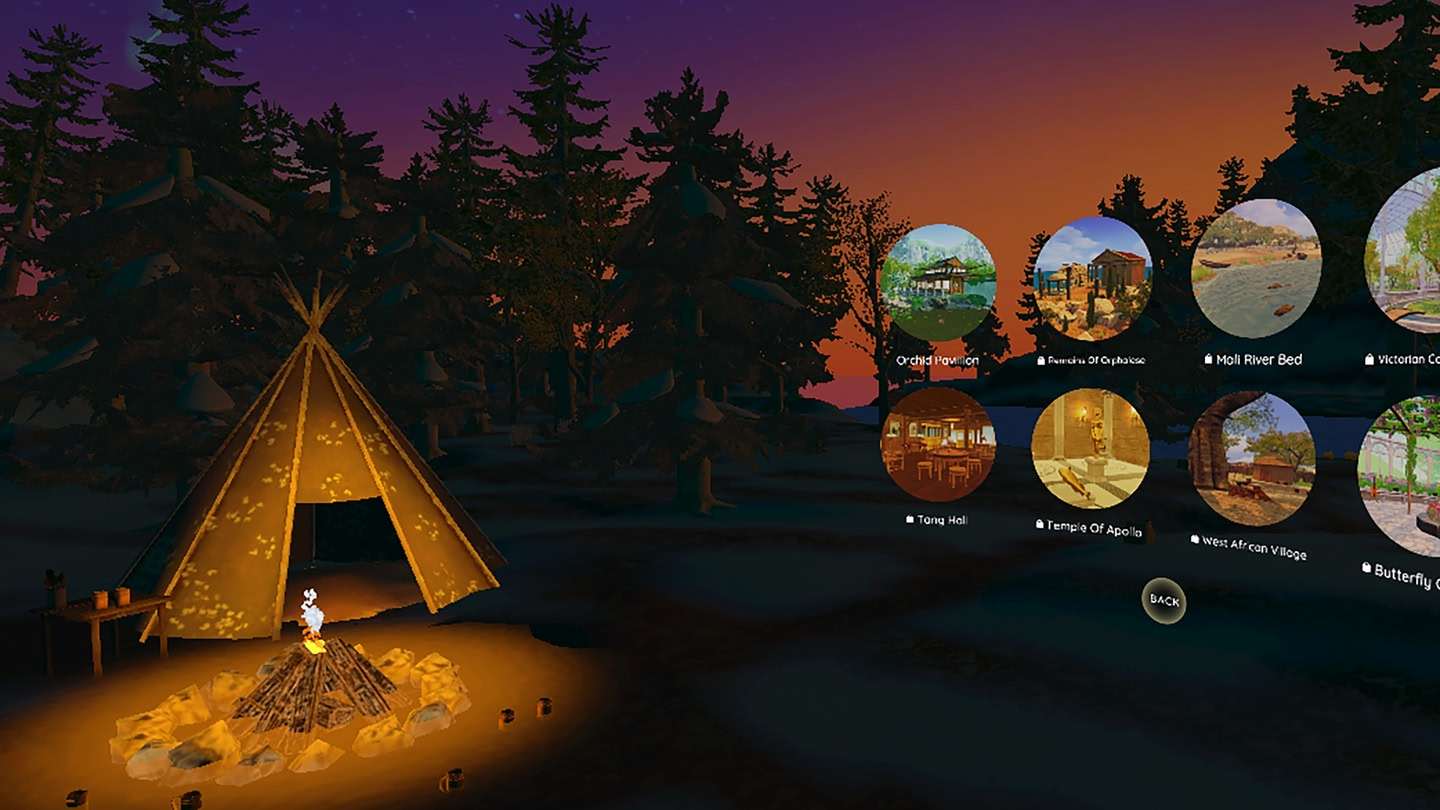Screen dimensions: 1440x810
Task: Select the Orchid Pavilion scene
Action: [938, 283]
